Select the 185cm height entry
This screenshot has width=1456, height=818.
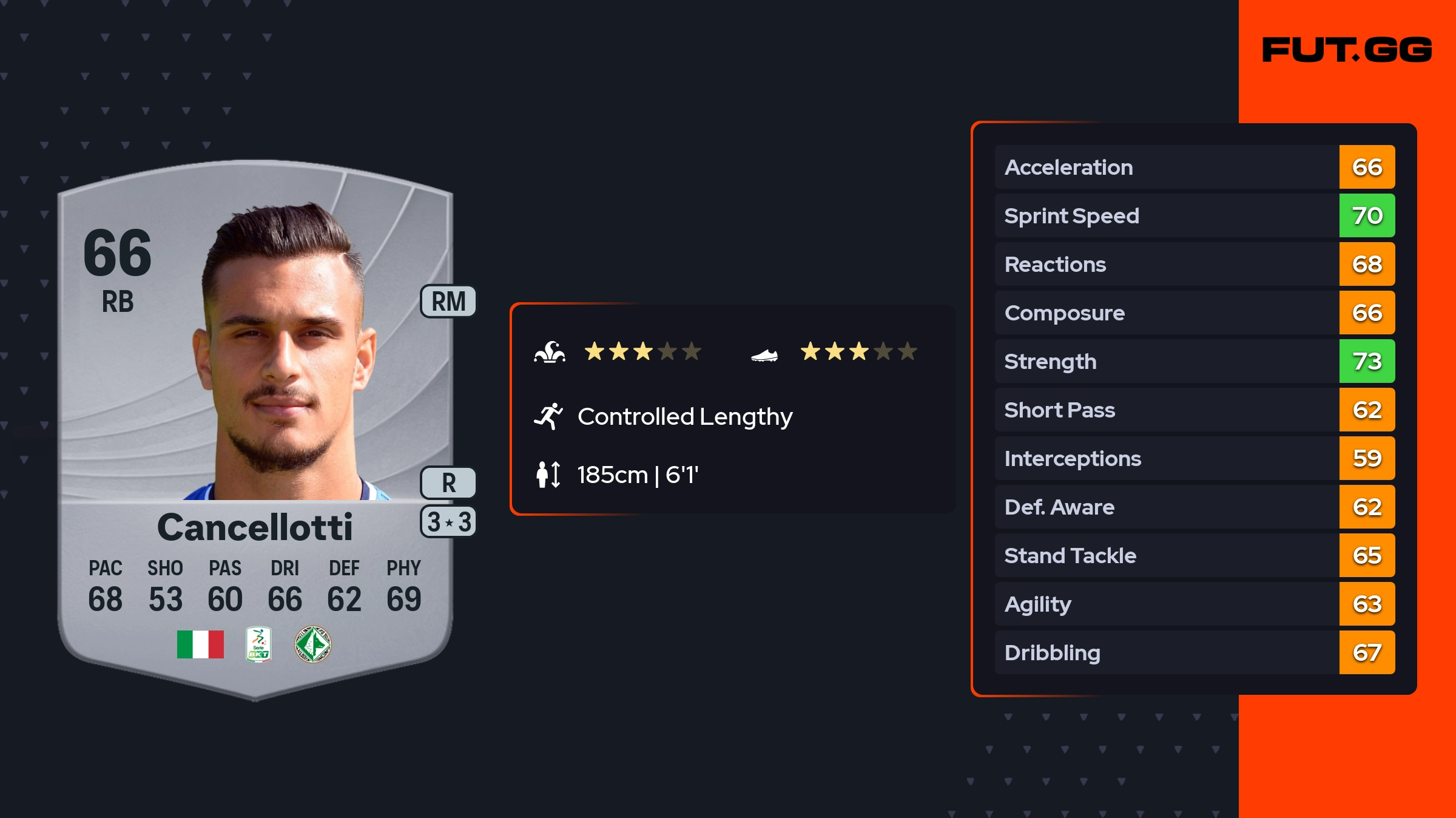point(637,475)
